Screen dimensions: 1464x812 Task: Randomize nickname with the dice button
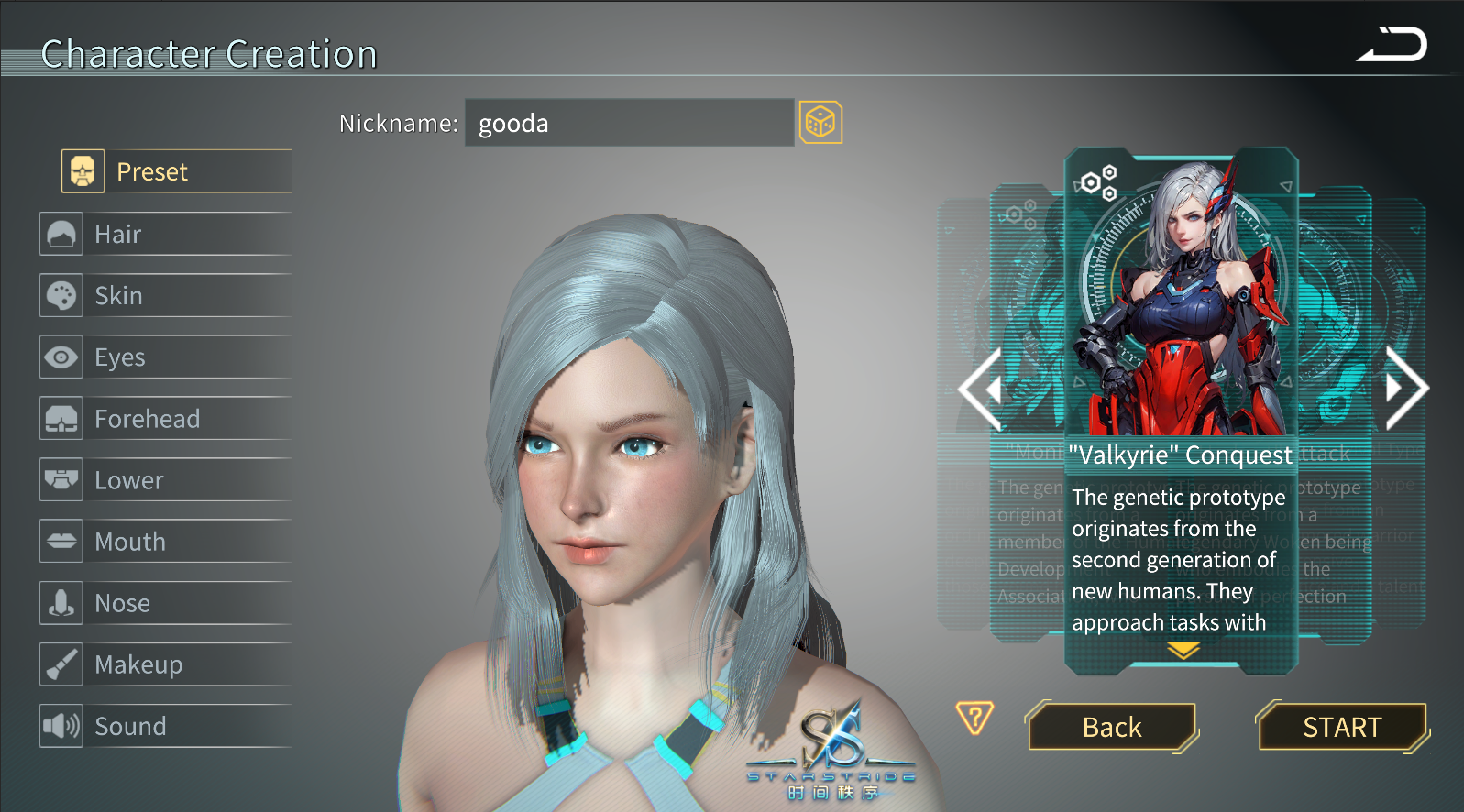[820, 123]
